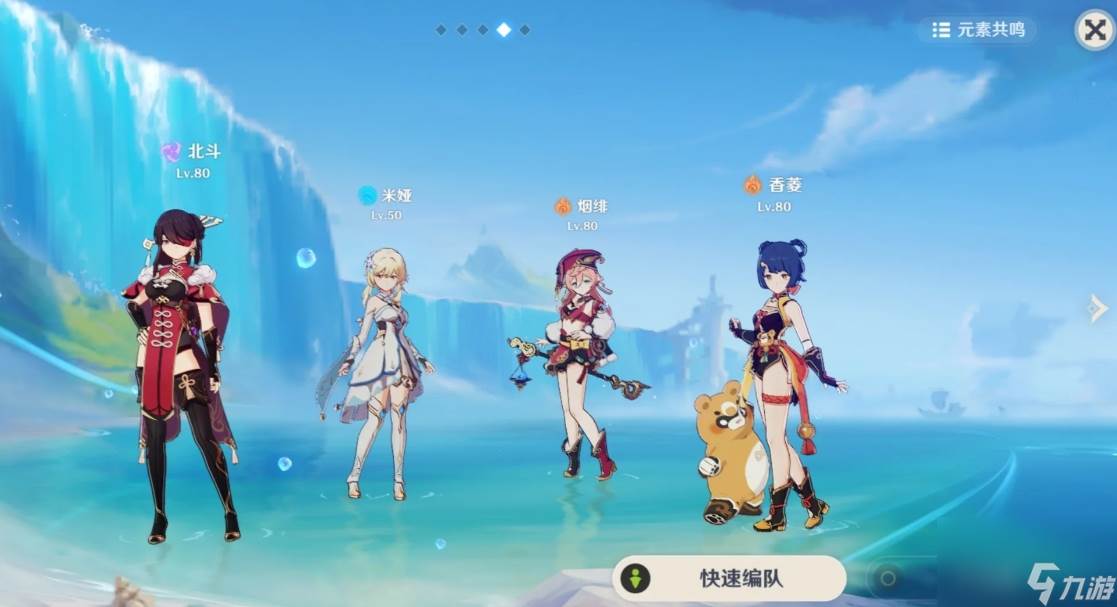The width and height of the screenshot is (1117, 607).
Task: Close the party setup screen
Action: click(1094, 31)
